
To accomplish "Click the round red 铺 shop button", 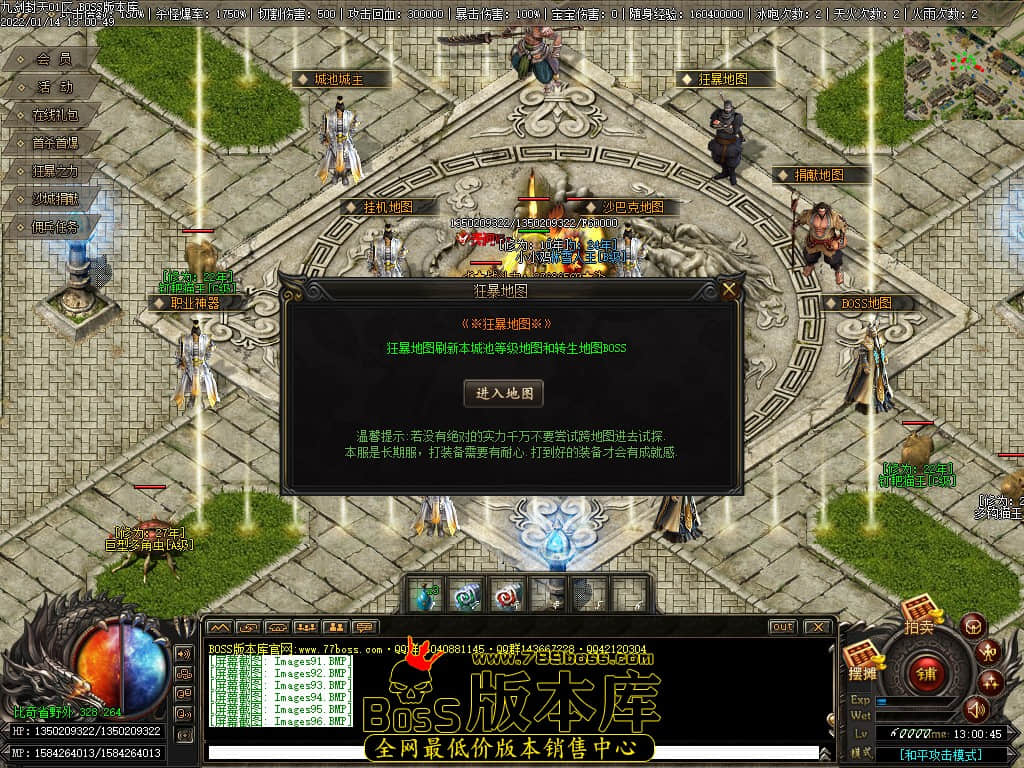I will tap(928, 672).
